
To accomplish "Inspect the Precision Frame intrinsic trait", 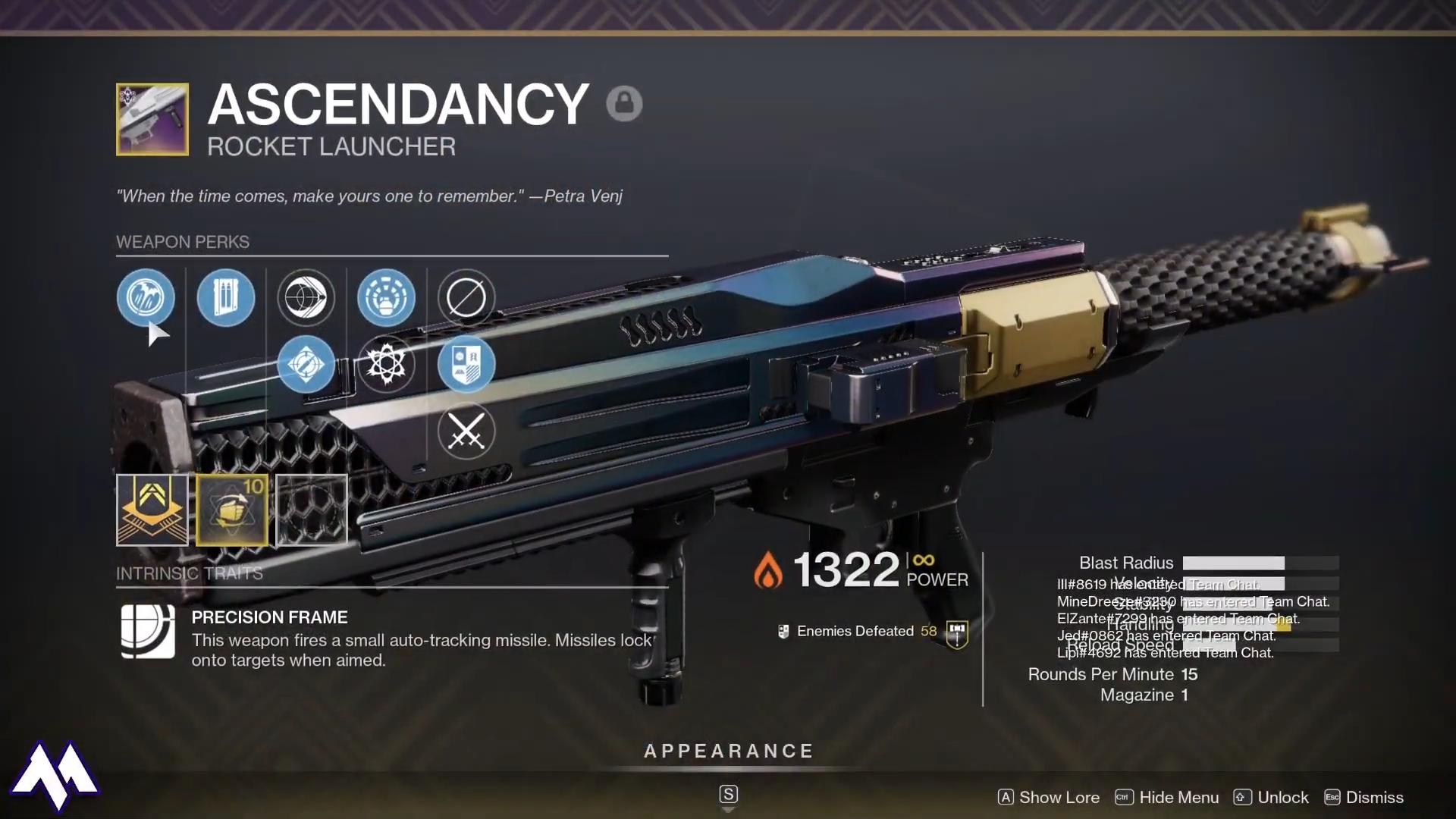I will pyautogui.click(x=149, y=631).
